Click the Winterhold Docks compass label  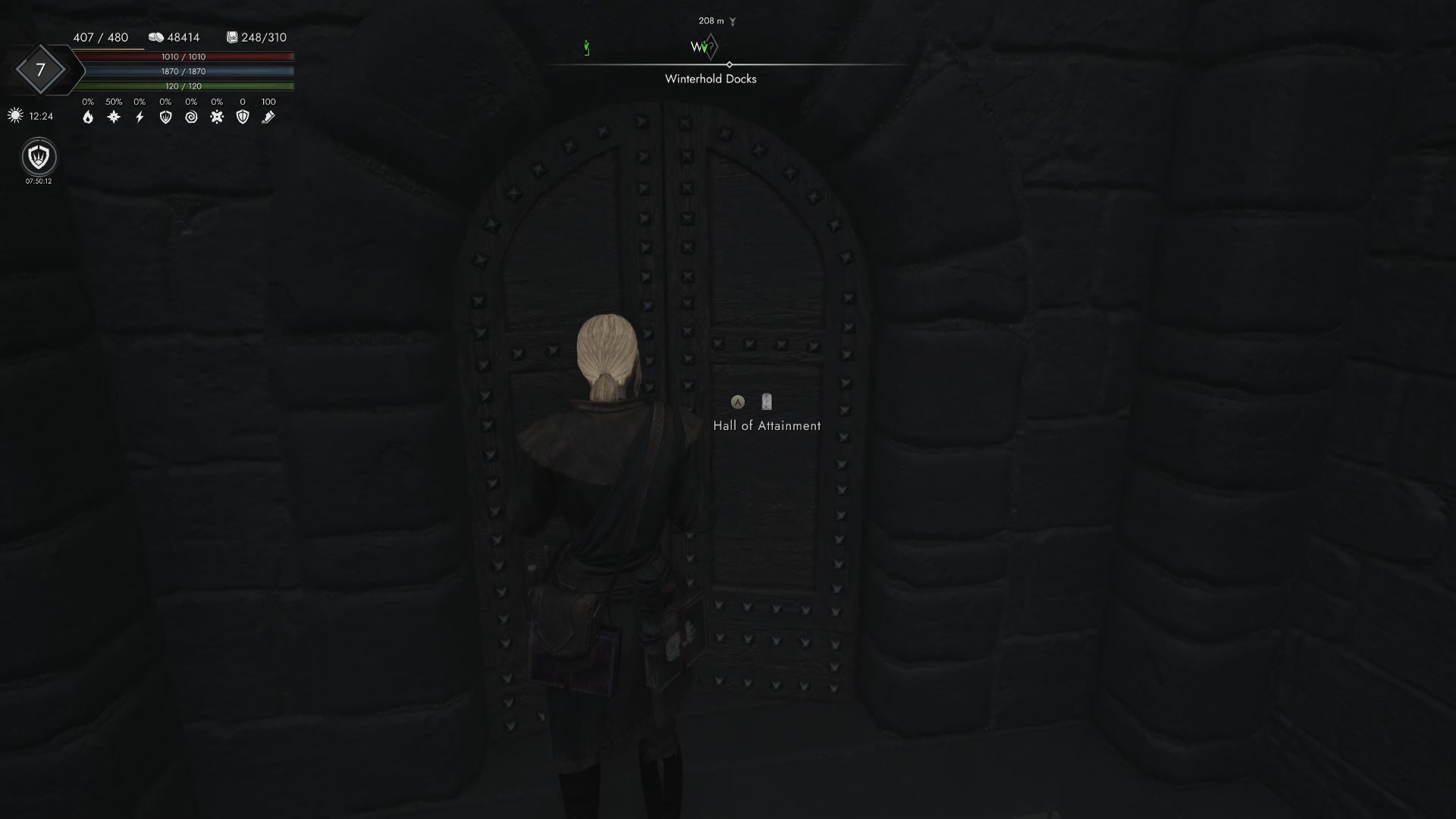pyautogui.click(x=710, y=78)
